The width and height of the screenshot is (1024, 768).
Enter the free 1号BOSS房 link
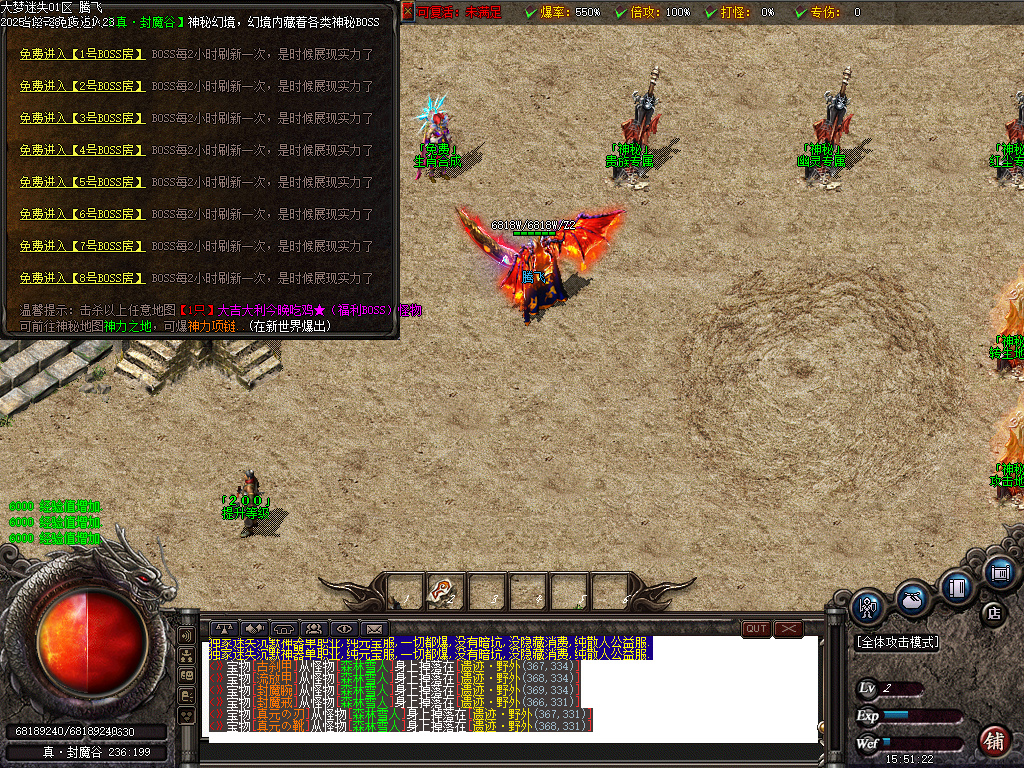(82, 54)
